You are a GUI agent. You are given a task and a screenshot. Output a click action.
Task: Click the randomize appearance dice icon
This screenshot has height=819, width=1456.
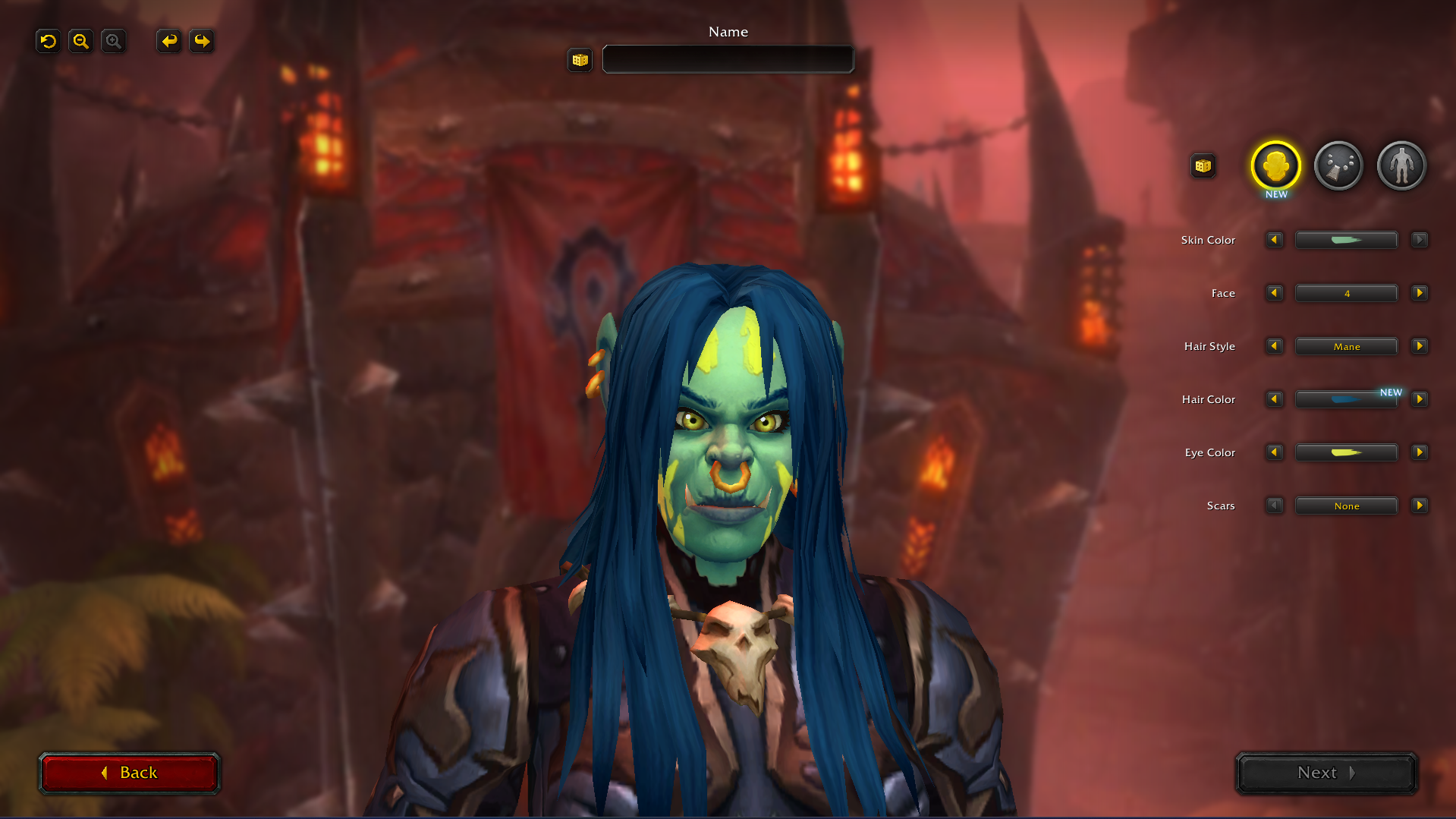tap(1203, 165)
